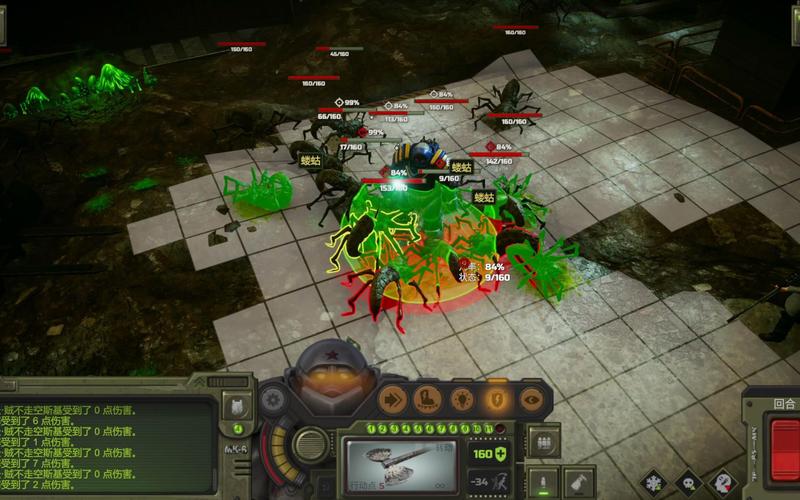Click the highlighted lightning shield ability

pos(497,399)
